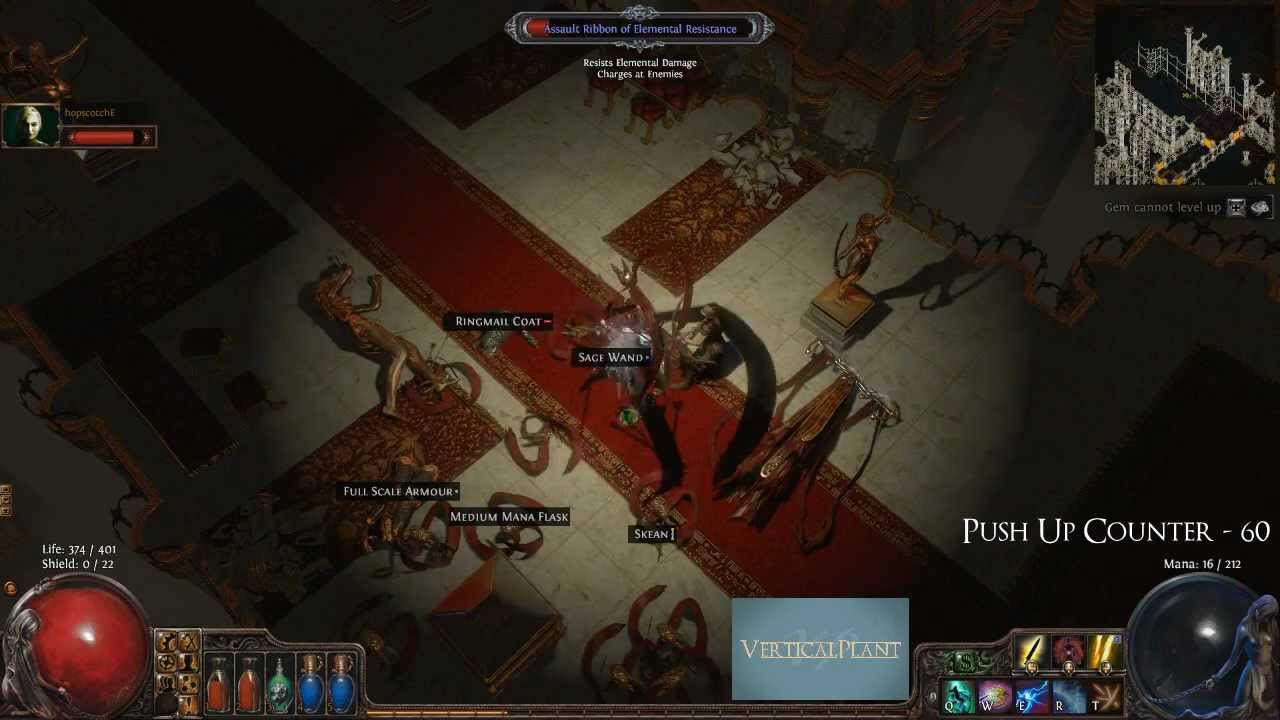Cast the blue lightning E skill
Viewport: 1280px width, 720px height.
pyautogui.click(x=1031, y=695)
